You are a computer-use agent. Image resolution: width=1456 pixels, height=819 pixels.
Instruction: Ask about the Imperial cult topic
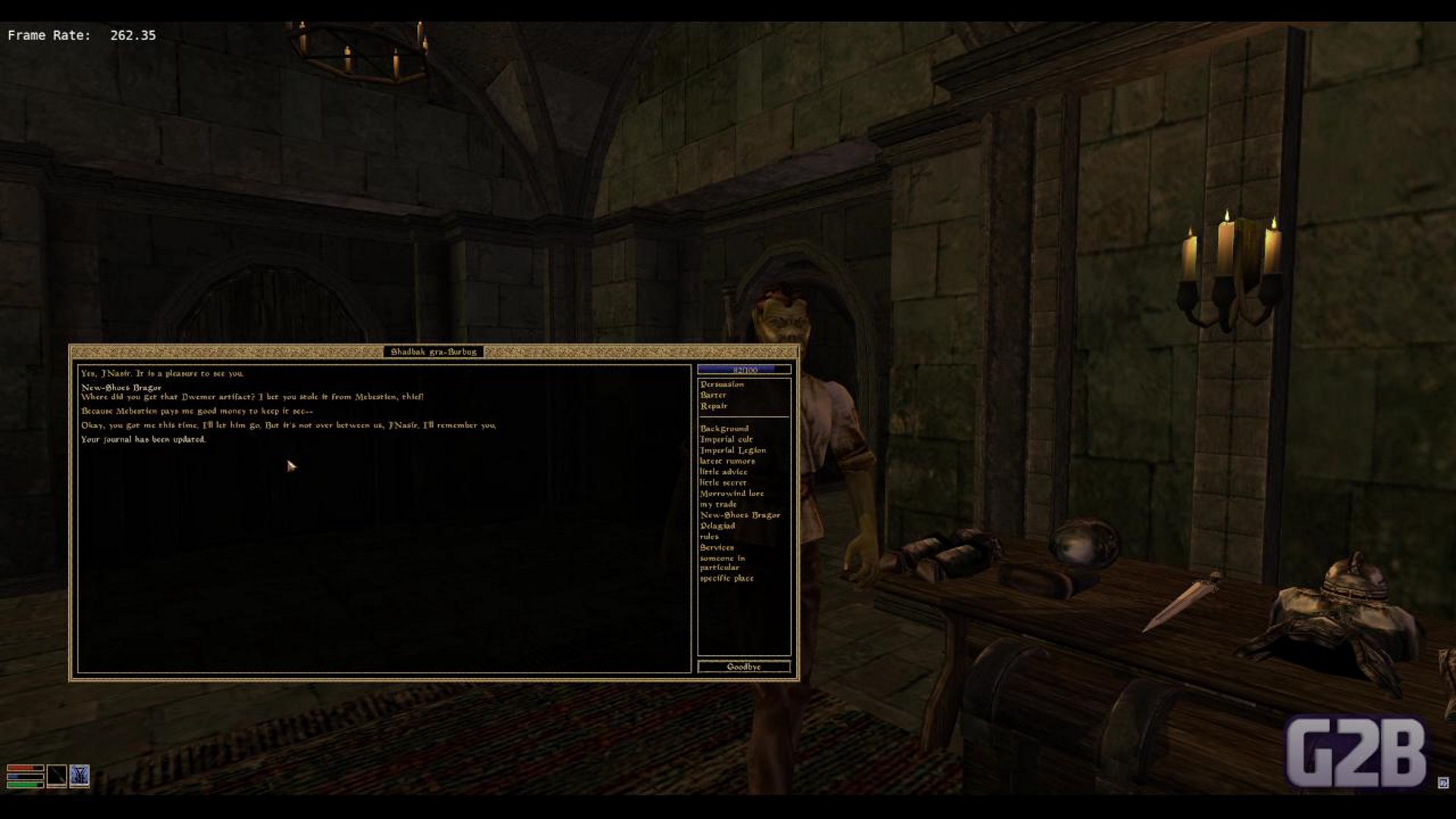pyautogui.click(x=726, y=440)
